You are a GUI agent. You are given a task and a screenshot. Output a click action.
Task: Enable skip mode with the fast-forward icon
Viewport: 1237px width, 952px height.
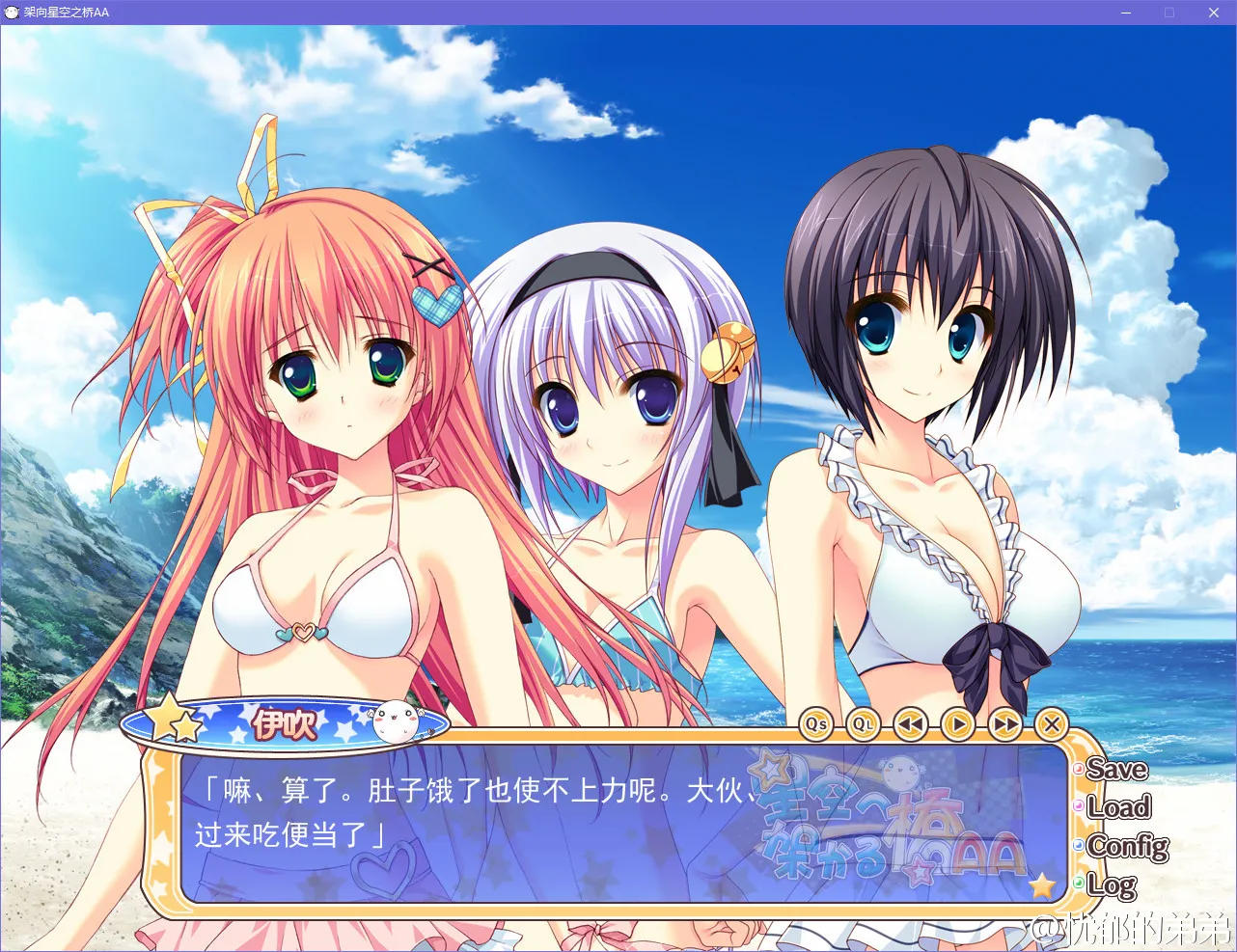point(1004,725)
